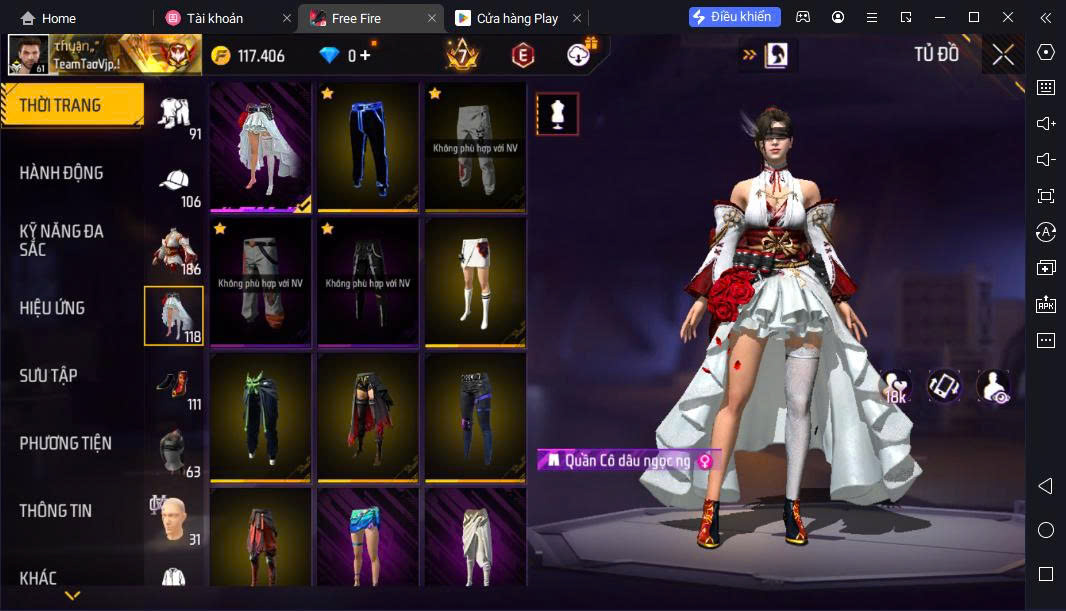Close the wardrobe with the X button
The image size is (1066, 611).
tap(1003, 55)
